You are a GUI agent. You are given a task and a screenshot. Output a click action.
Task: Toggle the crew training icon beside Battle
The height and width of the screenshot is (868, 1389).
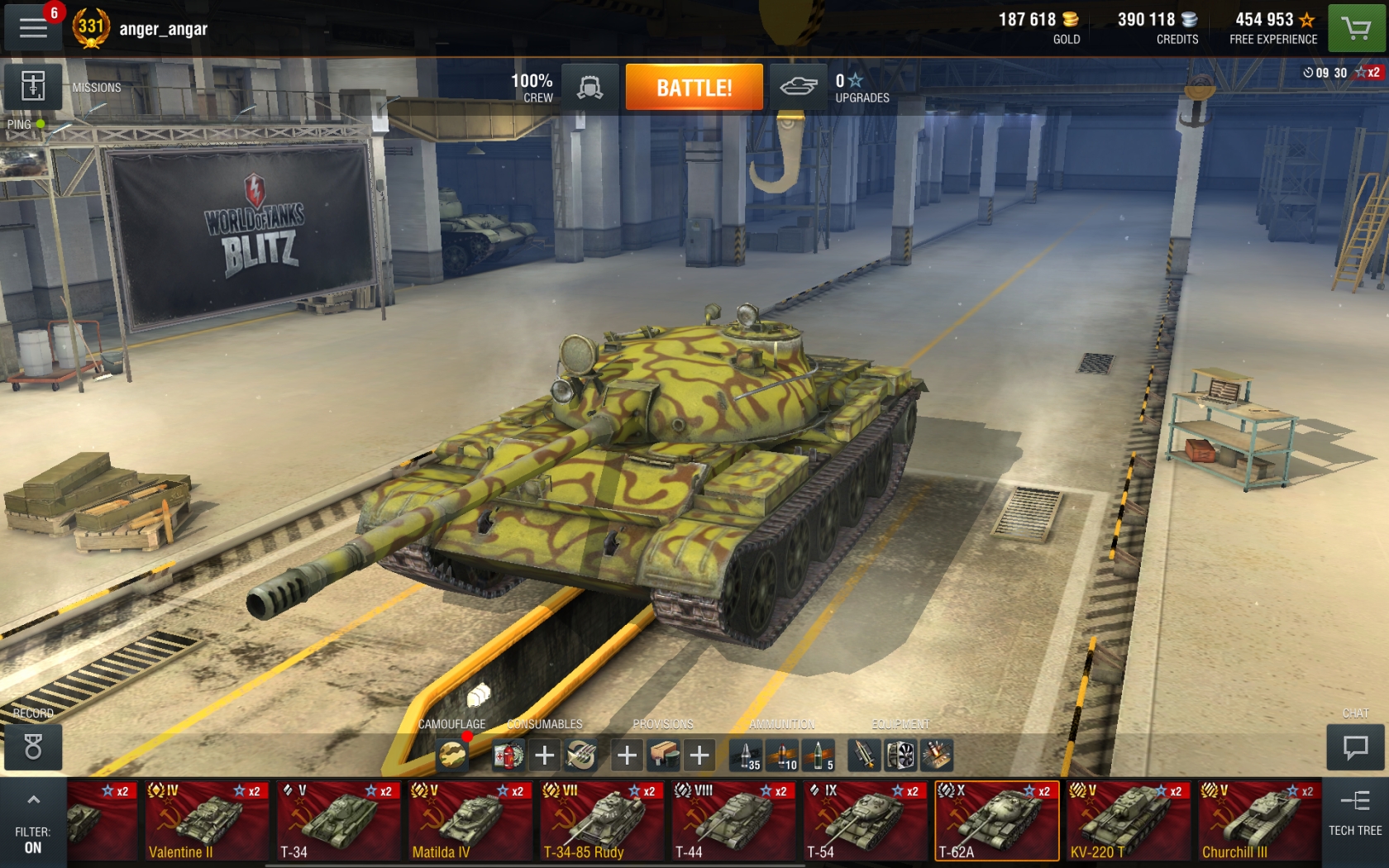(589, 86)
